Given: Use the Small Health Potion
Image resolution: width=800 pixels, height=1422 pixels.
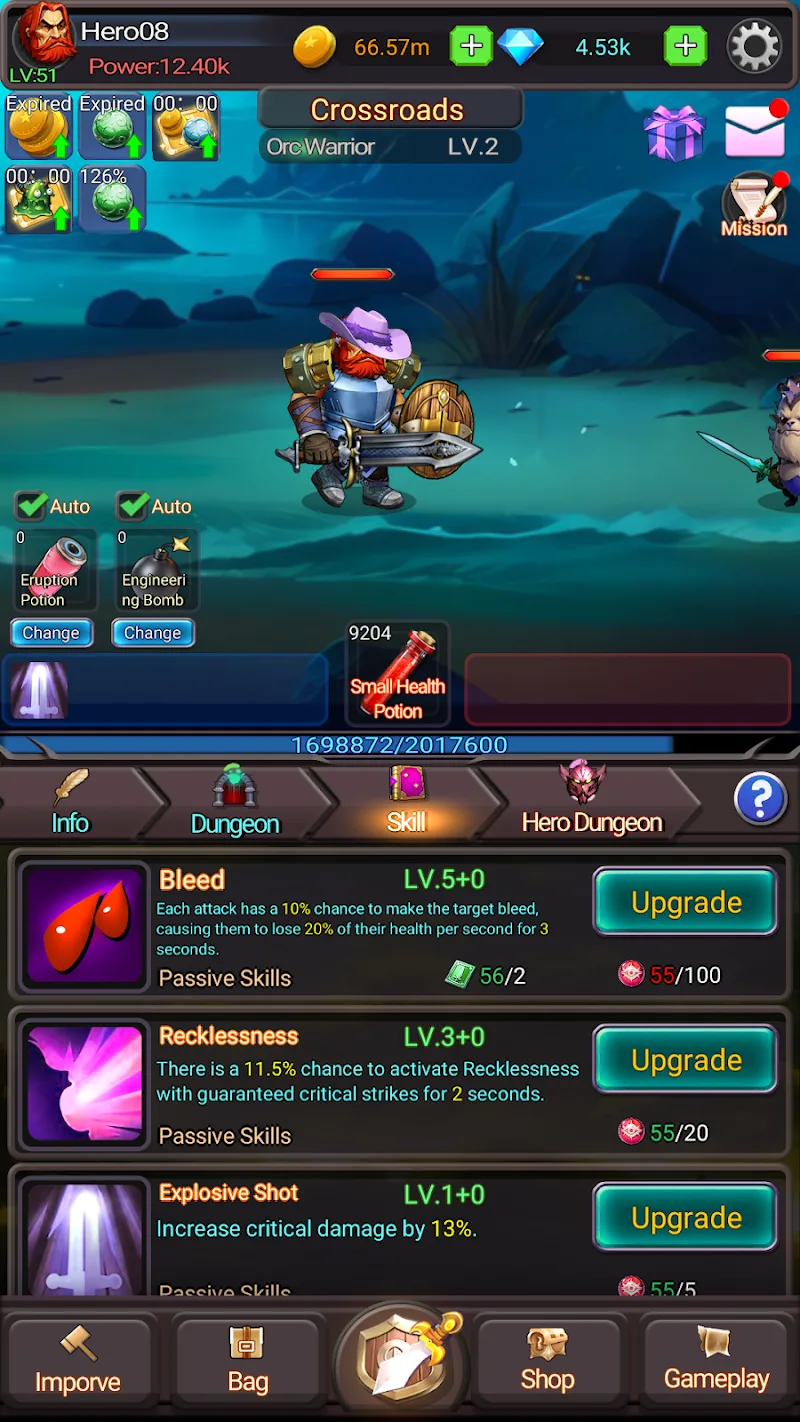Looking at the screenshot, I should tap(397, 673).
